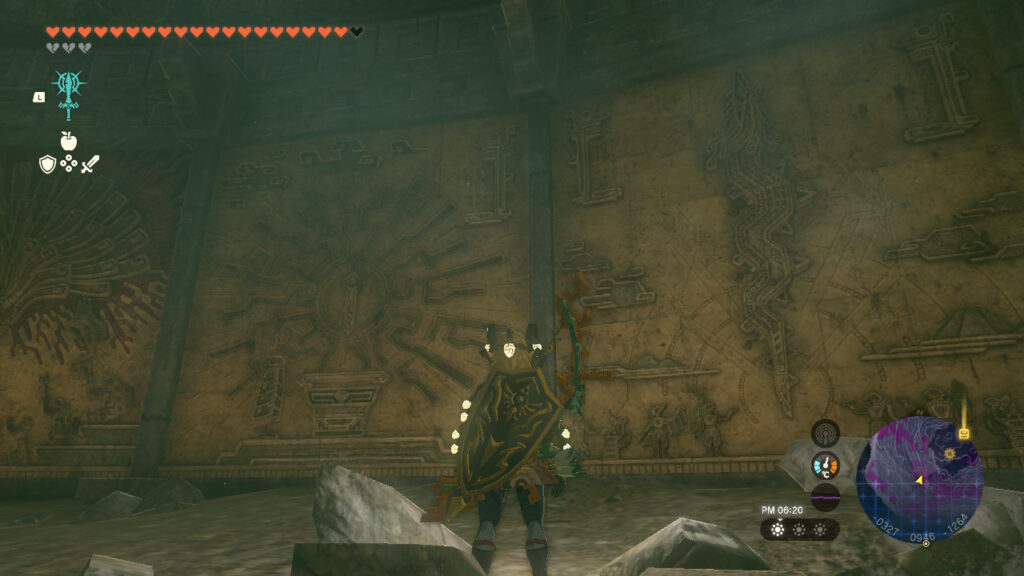This screenshot has height=576, width=1024.
Task: Activate the teal sage sword ability icon
Action: [x=69, y=93]
